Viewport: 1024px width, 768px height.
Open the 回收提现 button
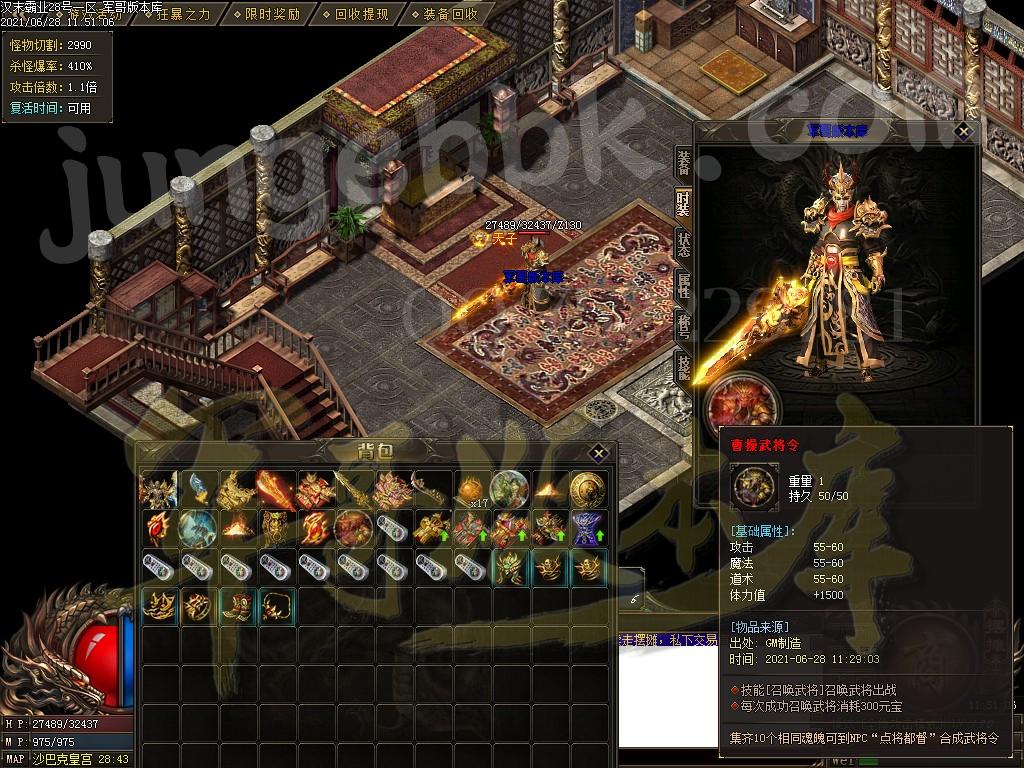pyautogui.click(x=361, y=14)
